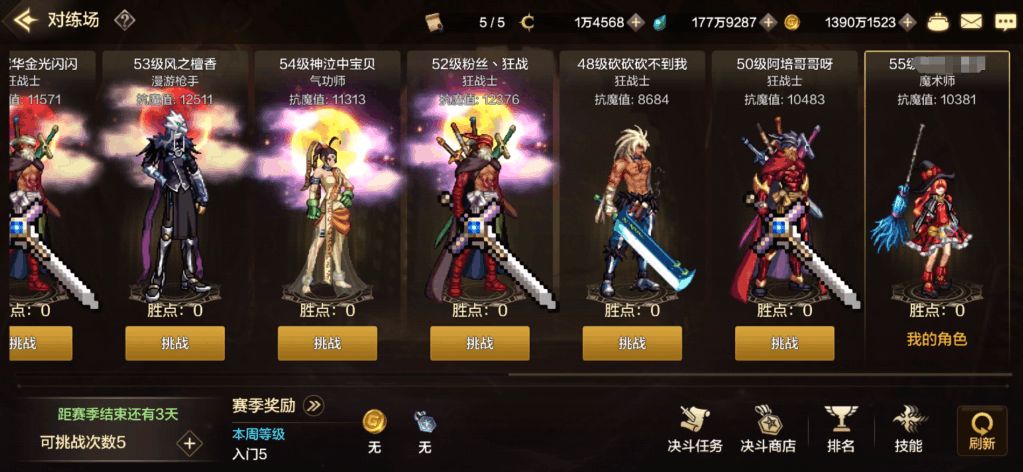This screenshot has height=472, width=1023.
Task: Expand 赛季奖励 season rewards
Action: click(x=313, y=405)
